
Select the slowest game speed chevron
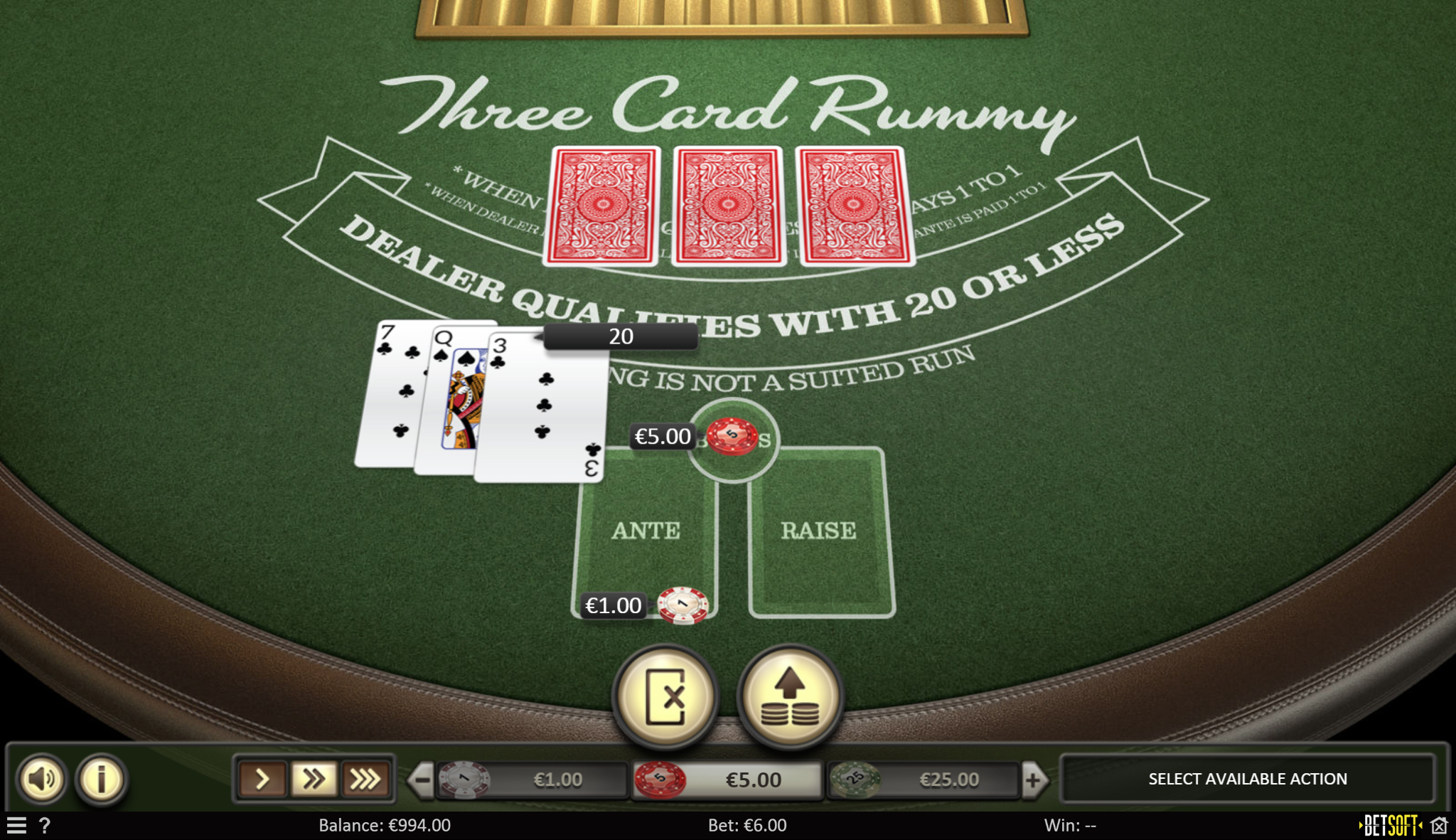pos(263,778)
